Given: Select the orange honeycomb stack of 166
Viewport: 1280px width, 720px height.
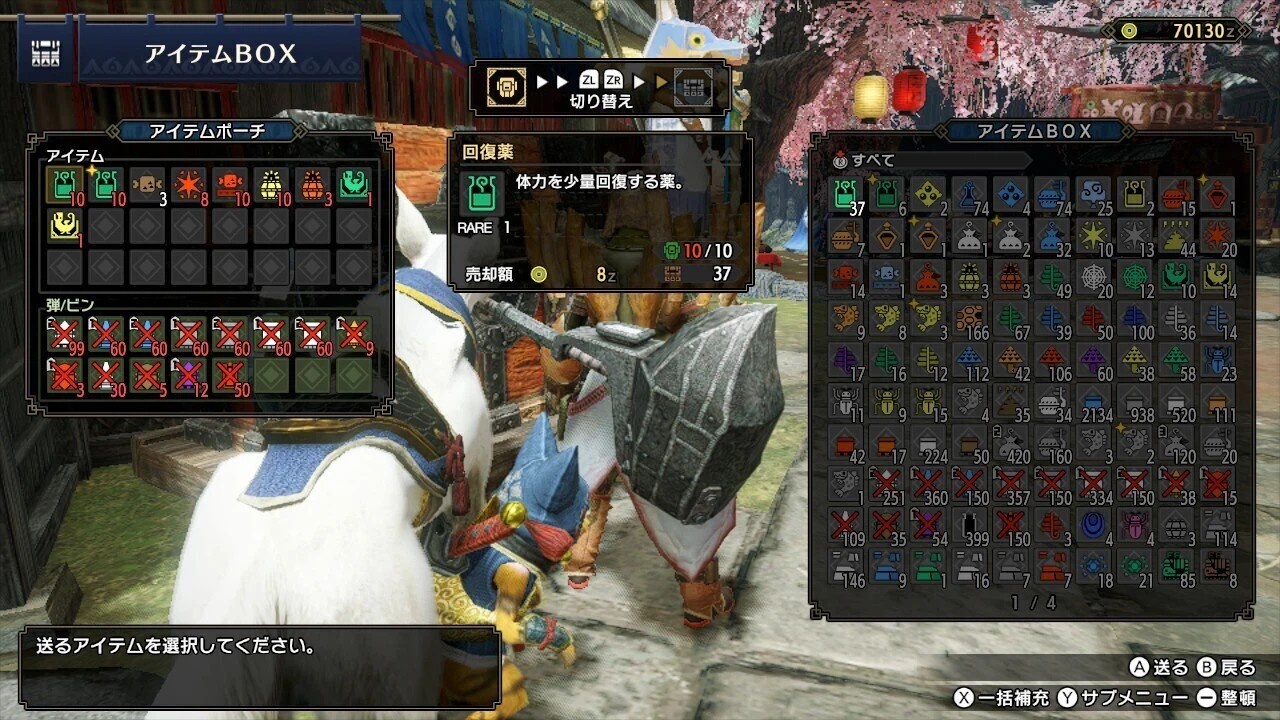Looking at the screenshot, I should (969, 318).
